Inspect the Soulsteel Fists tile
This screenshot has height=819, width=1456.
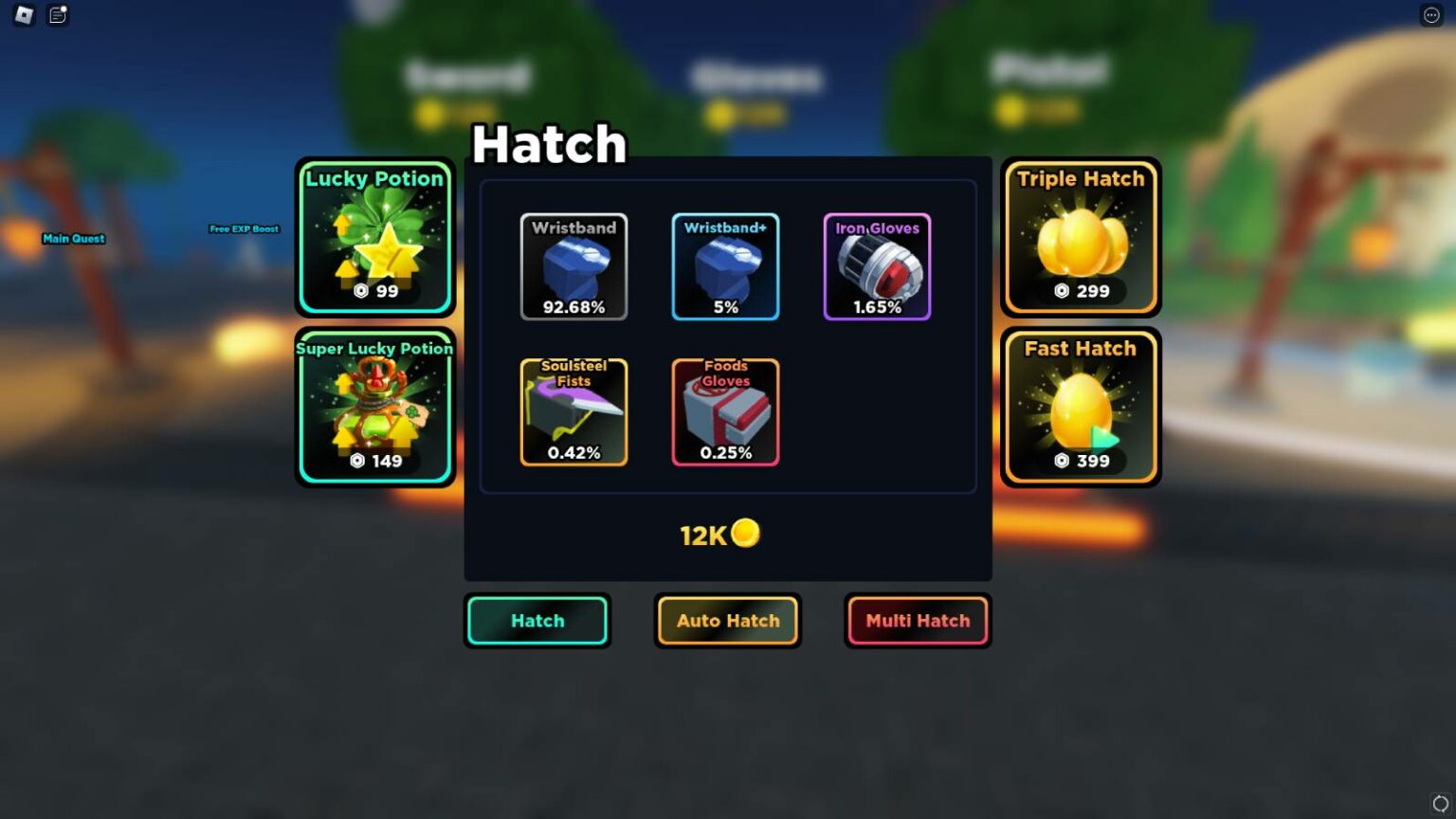(x=573, y=411)
